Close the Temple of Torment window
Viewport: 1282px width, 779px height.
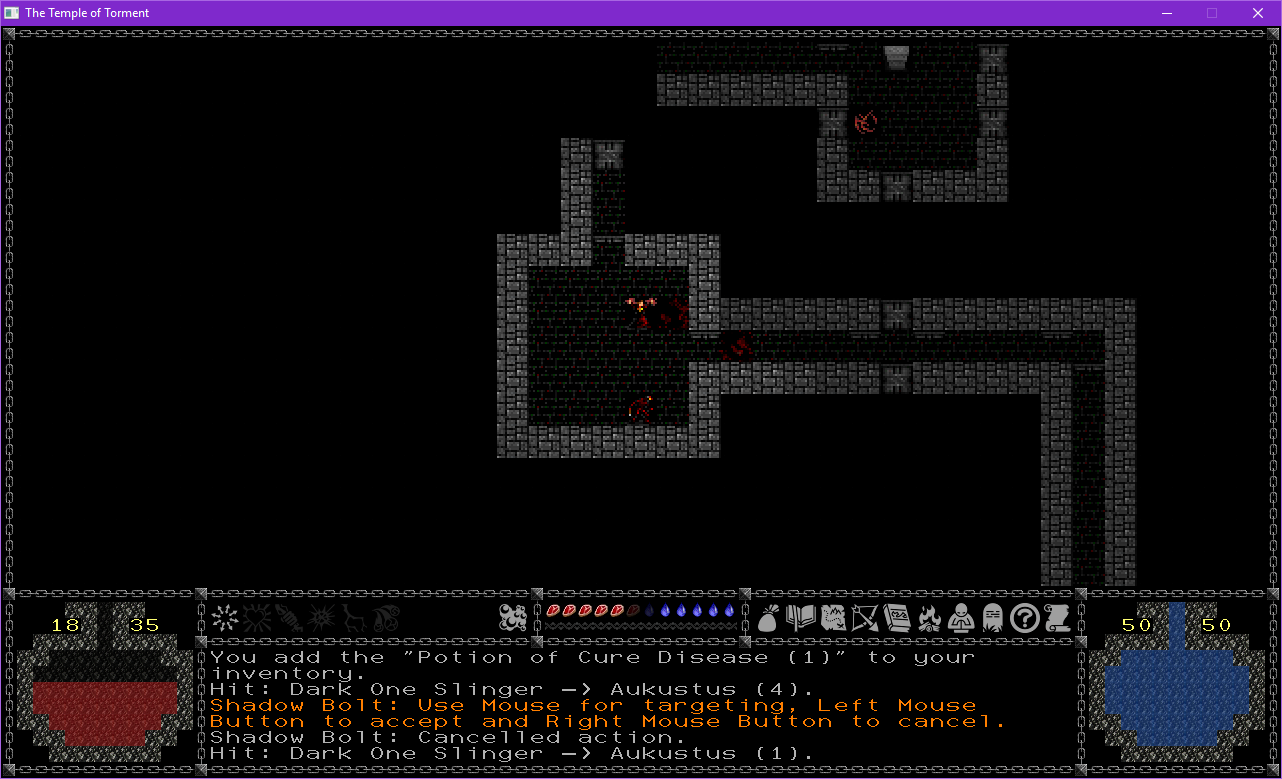click(x=1258, y=13)
